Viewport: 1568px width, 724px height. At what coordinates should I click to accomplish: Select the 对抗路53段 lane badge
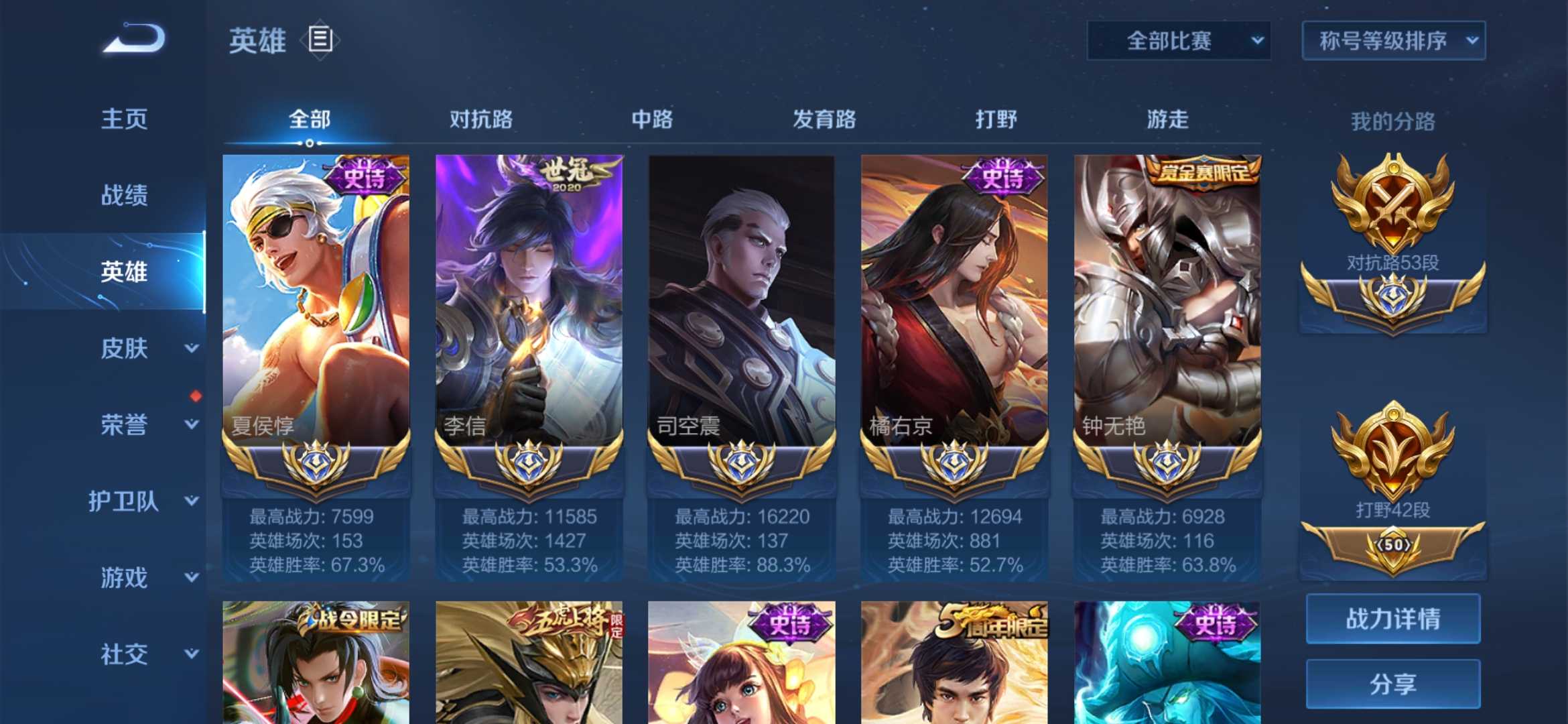pyautogui.click(x=1394, y=221)
